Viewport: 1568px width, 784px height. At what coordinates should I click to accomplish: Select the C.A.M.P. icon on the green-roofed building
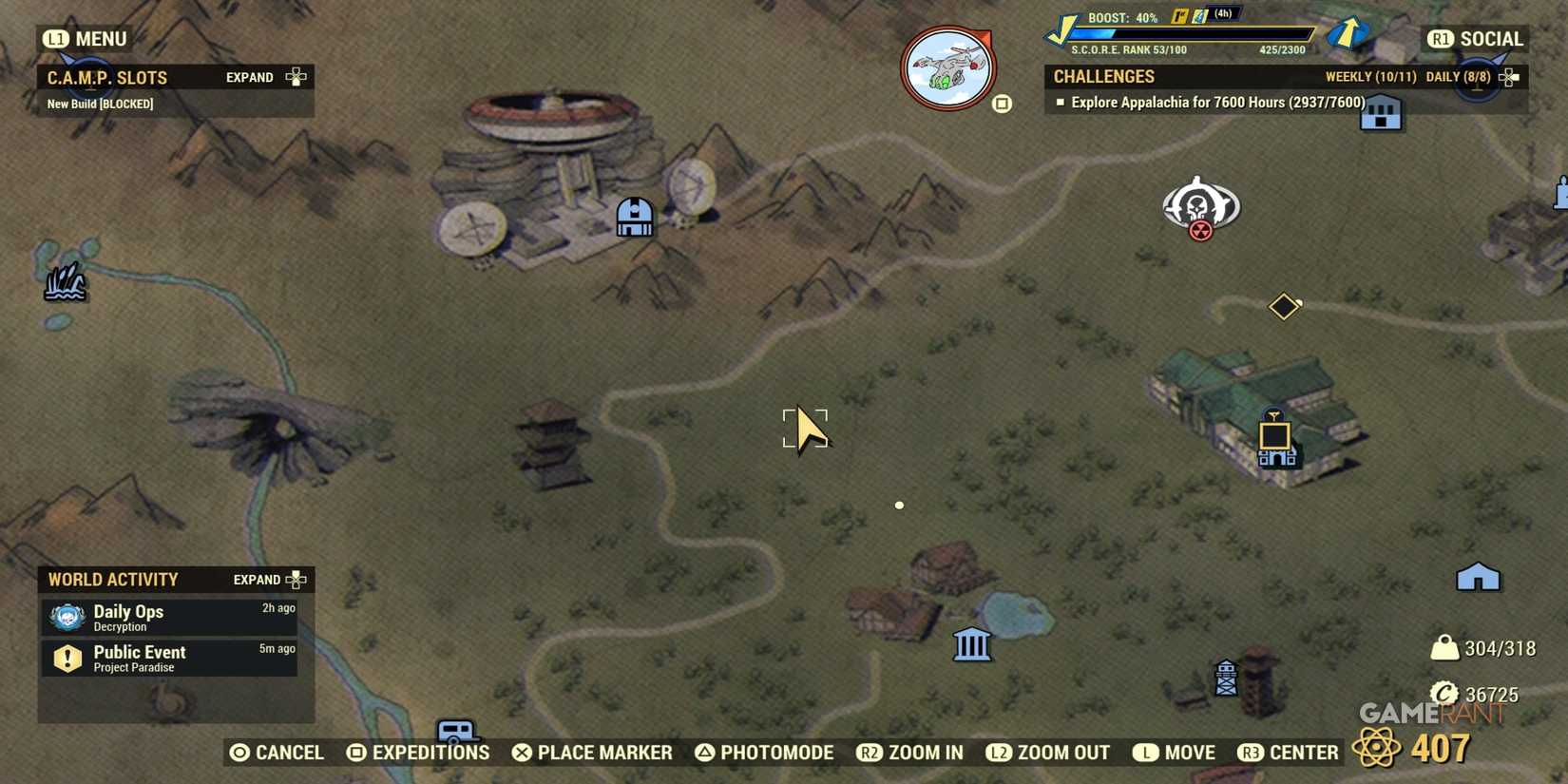point(1274,439)
